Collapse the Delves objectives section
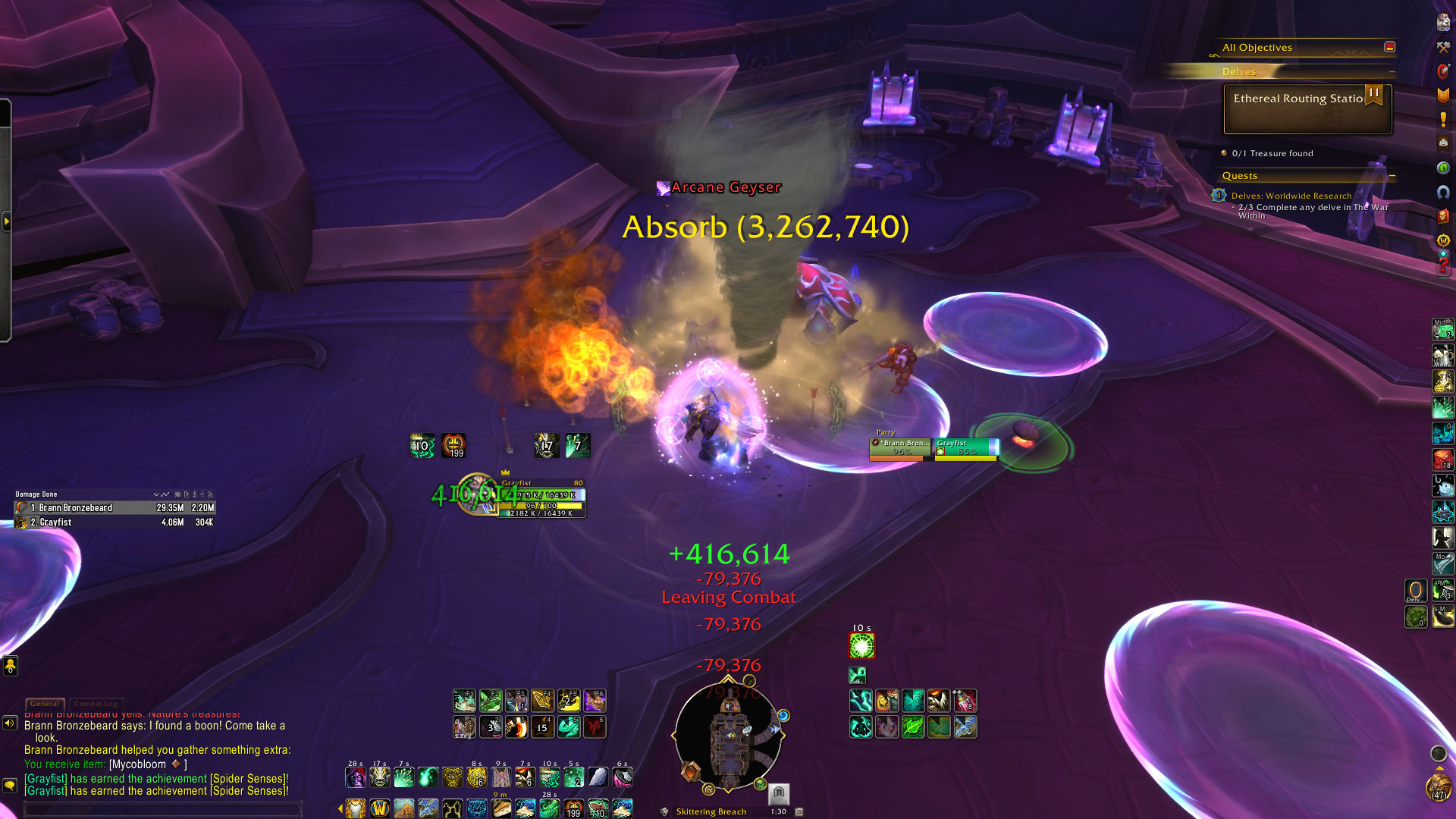 coord(1392,71)
